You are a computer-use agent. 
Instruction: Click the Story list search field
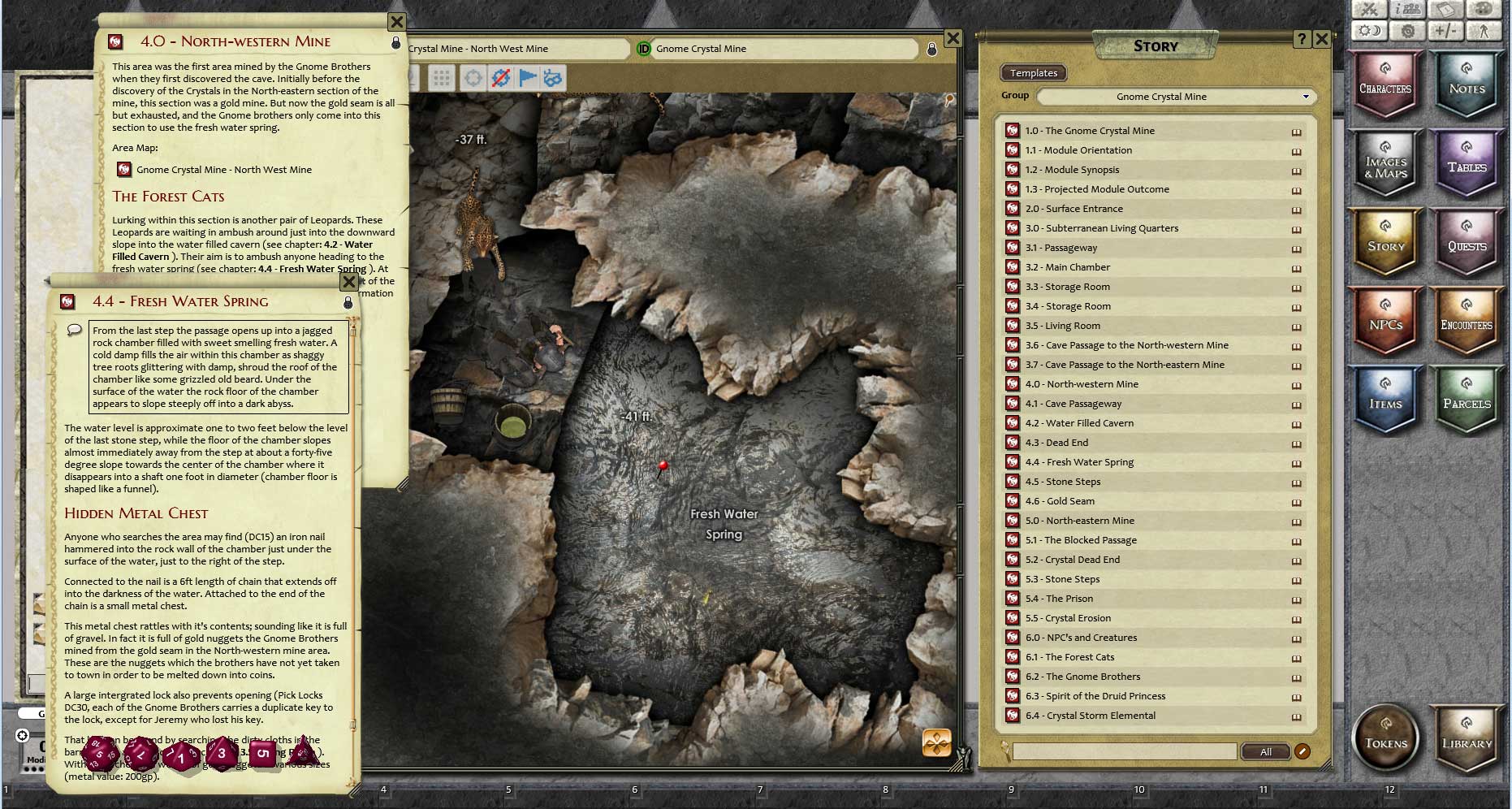(x=1124, y=751)
